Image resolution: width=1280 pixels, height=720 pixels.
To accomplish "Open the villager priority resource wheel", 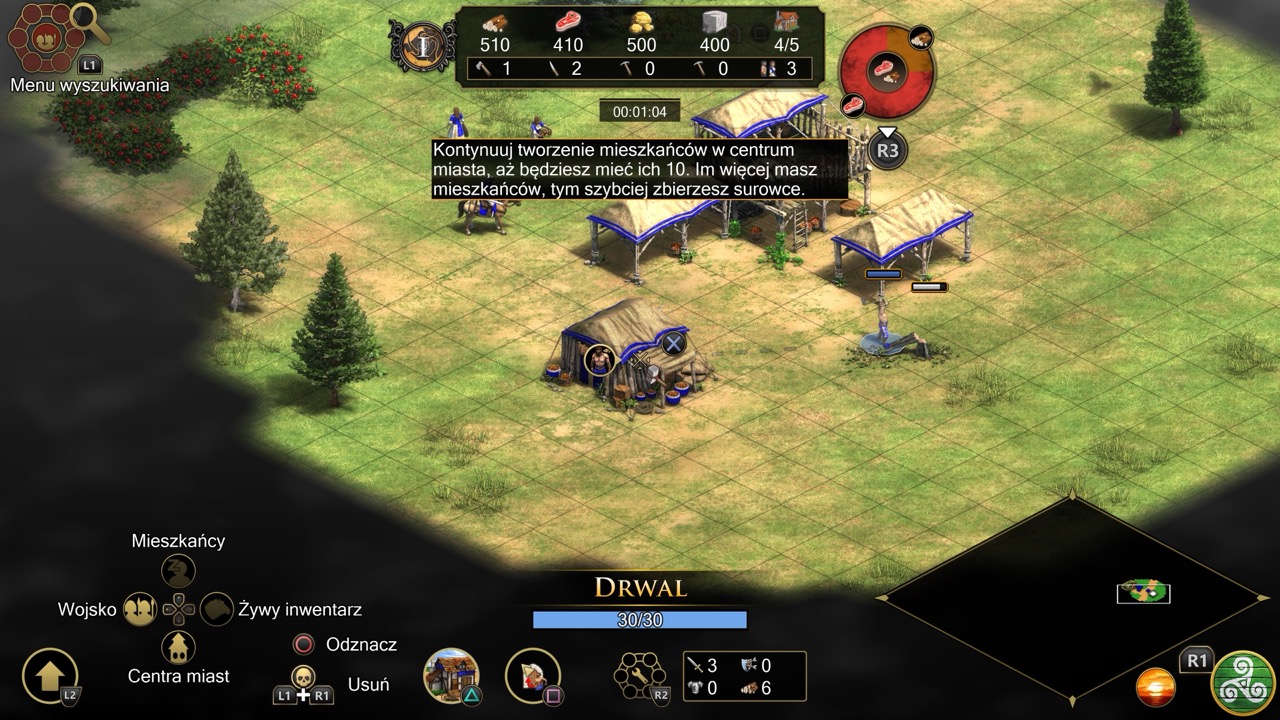I will pyautogui.click(x=886, y=69).
